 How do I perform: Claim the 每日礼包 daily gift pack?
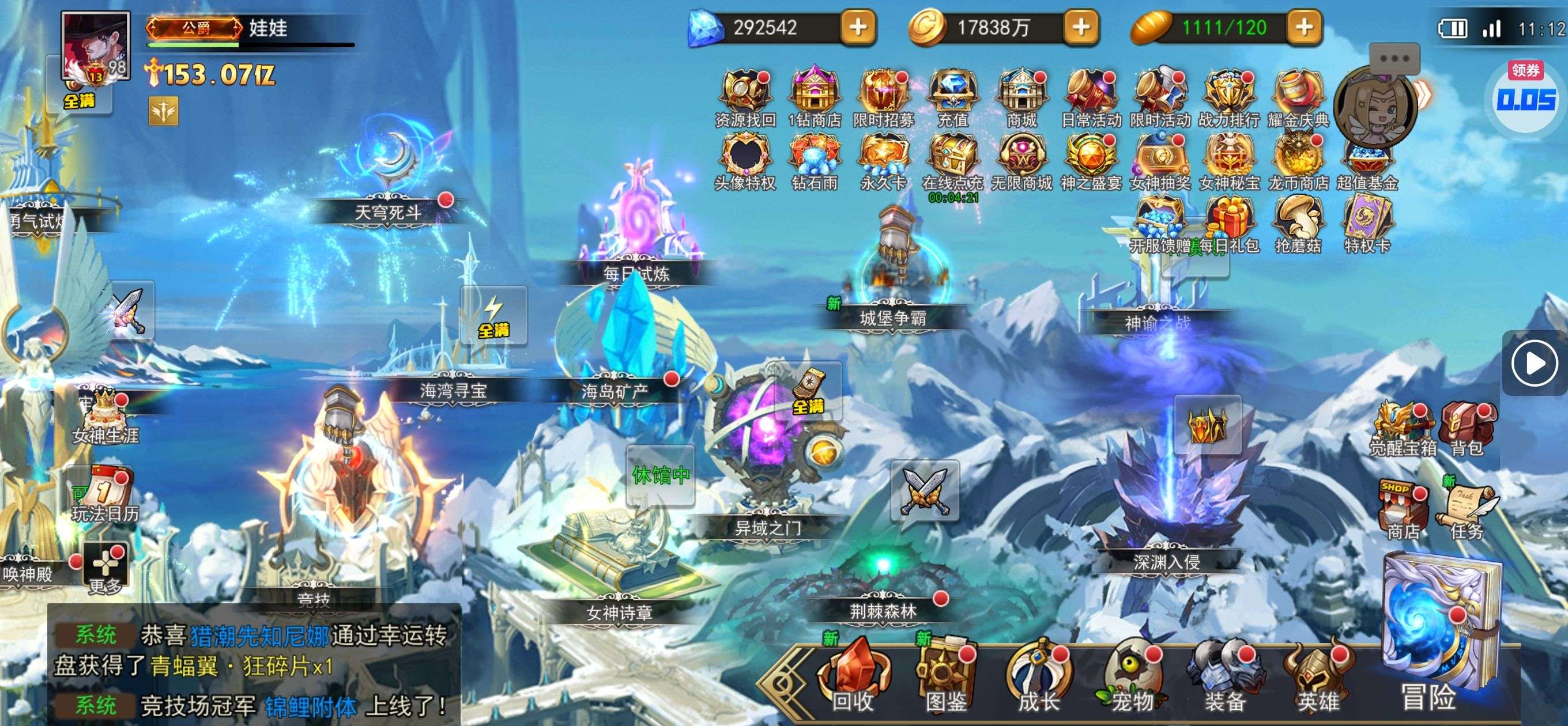[1228, 226]
